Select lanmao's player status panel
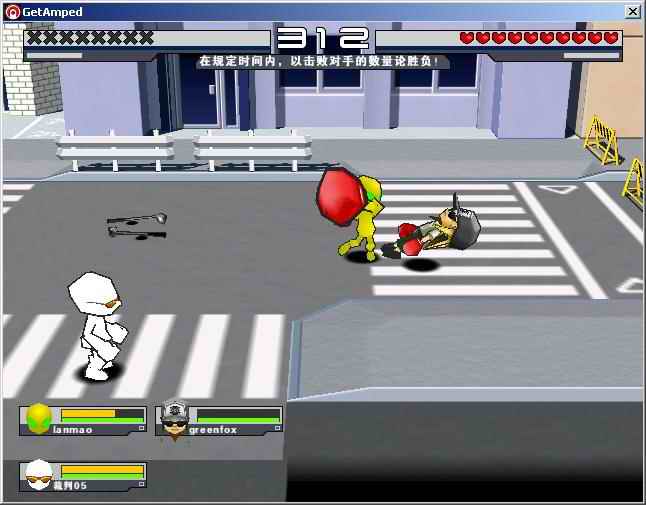The height and width of the screenshot is (505, 646). click(x=83, y=419)
